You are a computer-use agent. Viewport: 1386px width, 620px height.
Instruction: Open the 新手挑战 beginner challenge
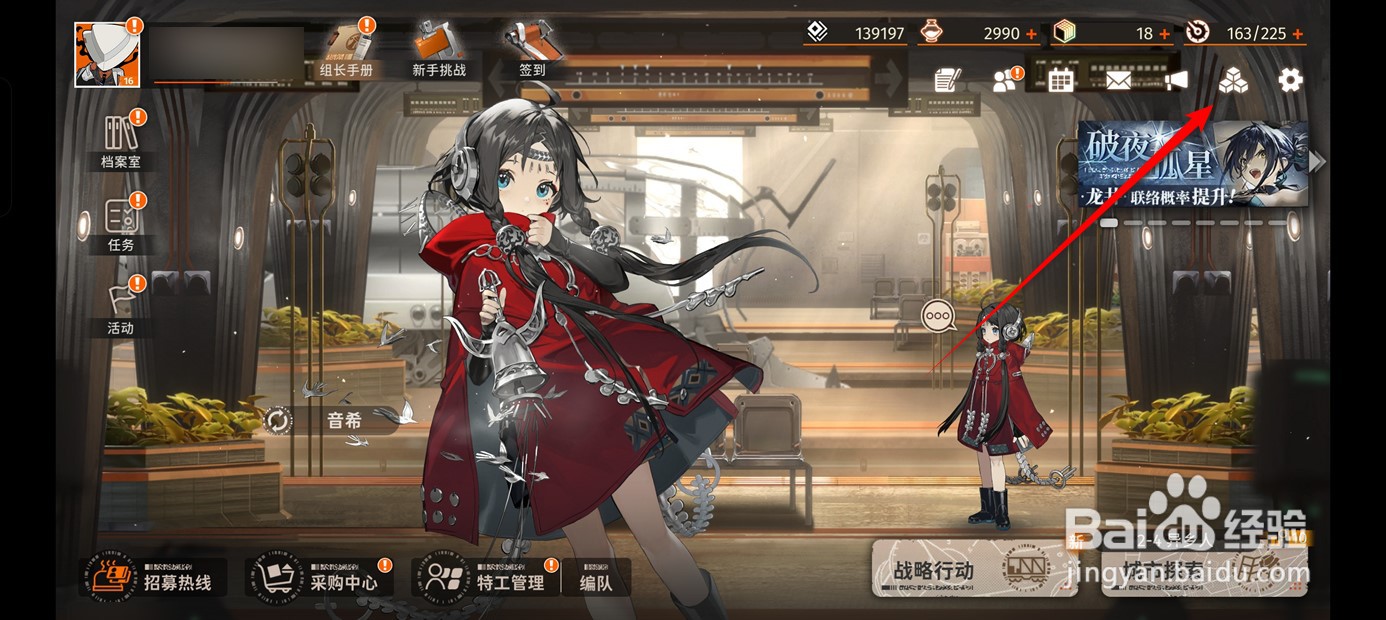click(439, 51)
